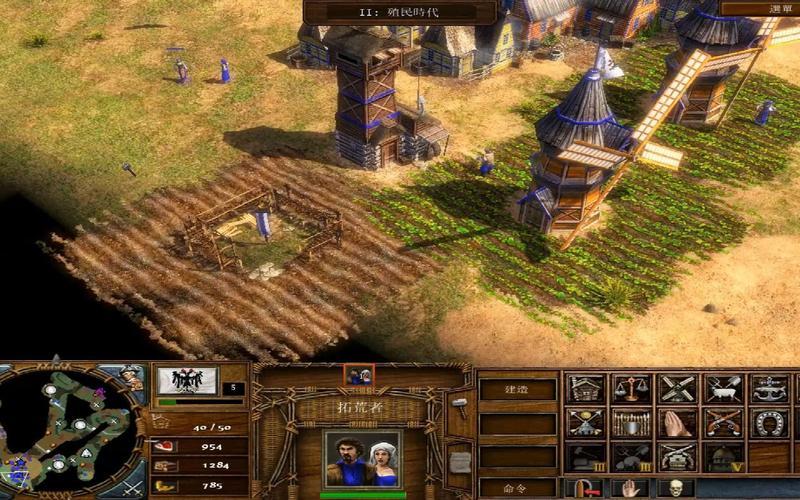Viewport: 800px width, 500px height.
Task: Choose the crossed pistols build icon
Action: [x=723, y=422]
